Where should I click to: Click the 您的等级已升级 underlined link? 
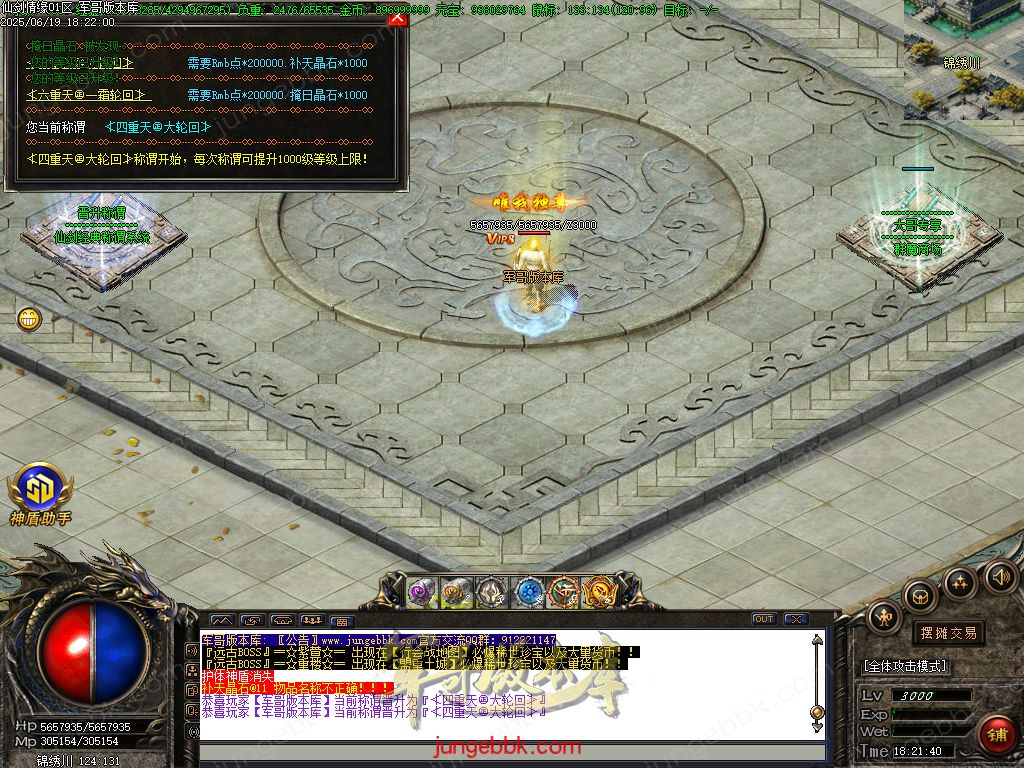[x=79, y=63]
